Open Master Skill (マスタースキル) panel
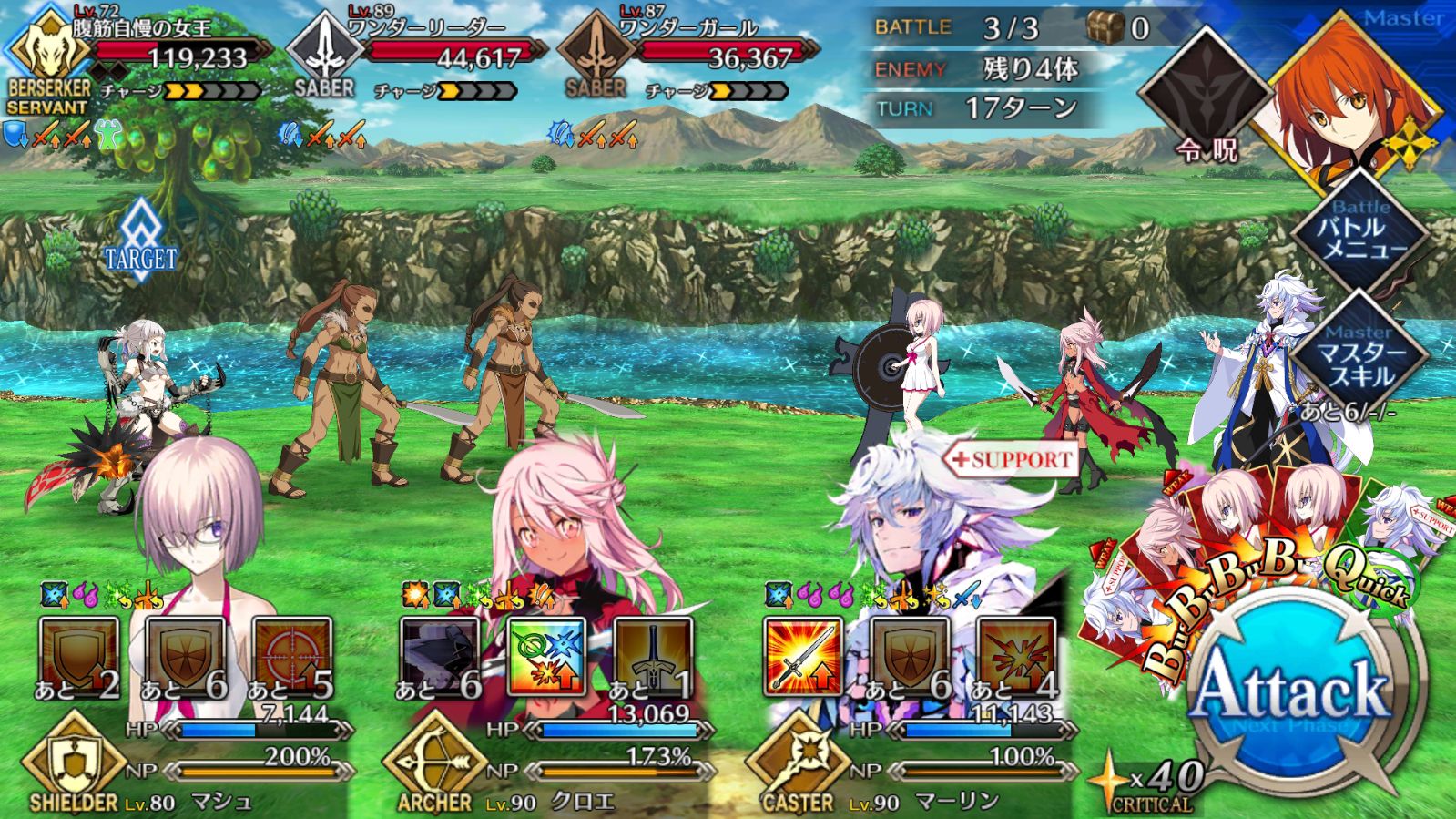Image resolution: width=1456 pixels, height=819 pixels. point(1359,357)
